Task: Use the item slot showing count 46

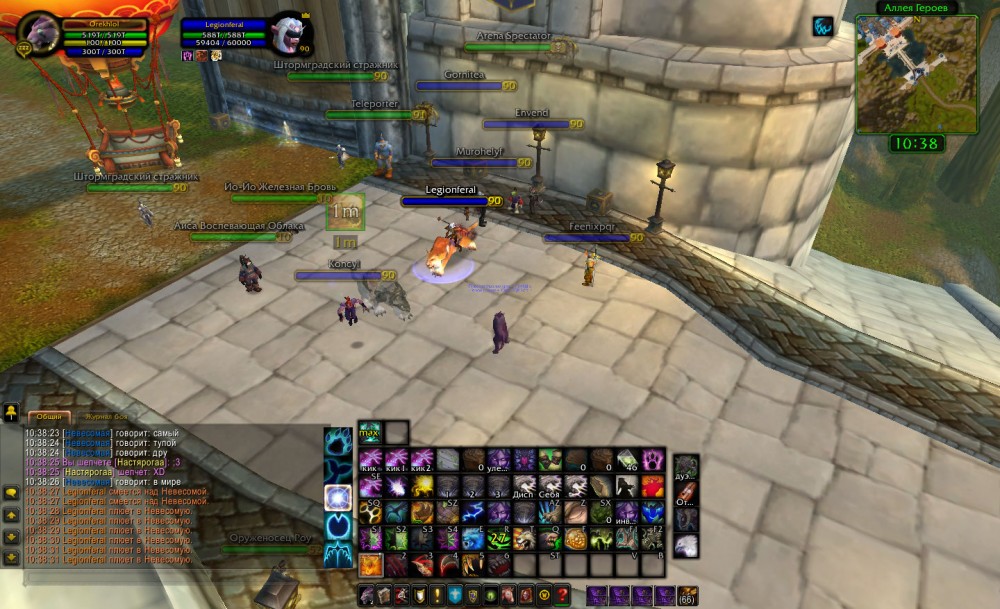Action: (627, 459)
